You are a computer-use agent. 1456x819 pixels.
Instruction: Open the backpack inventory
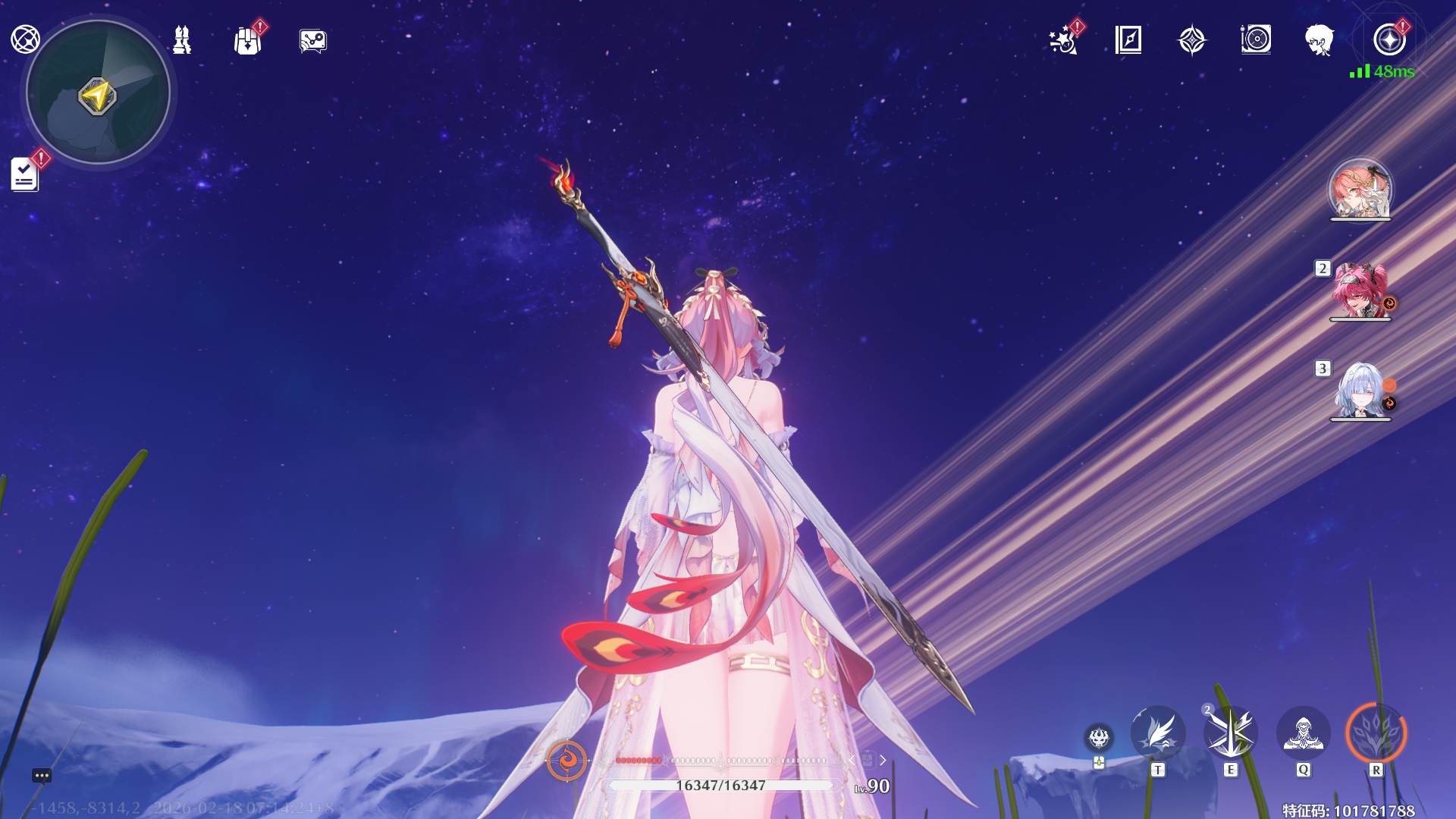click(x=247, y=41)
